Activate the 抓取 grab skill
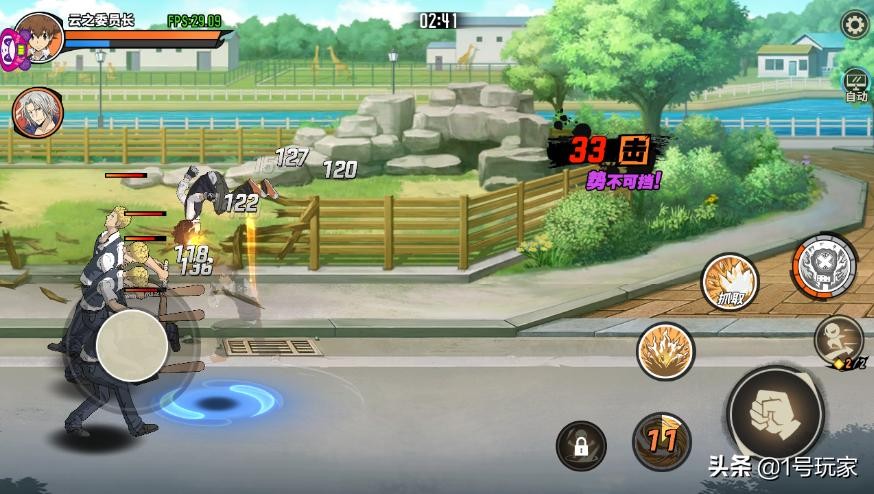The height and width of the screenshot is (494, 874). 729,281
